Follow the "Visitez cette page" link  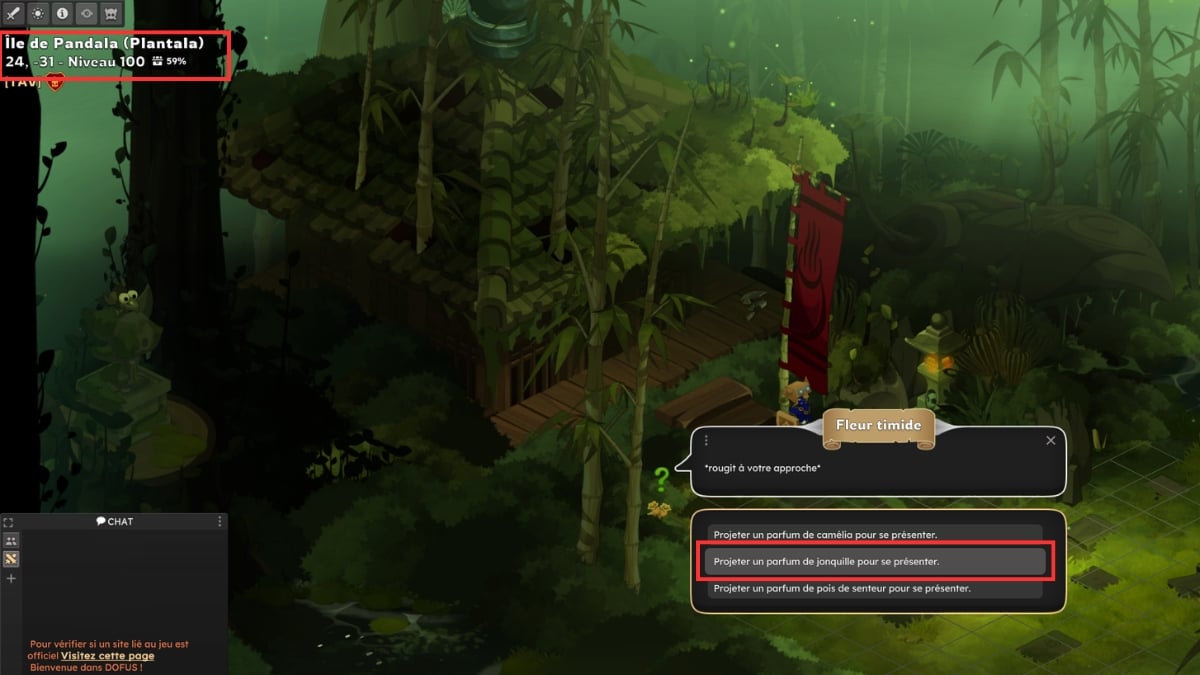pos(107,656)
